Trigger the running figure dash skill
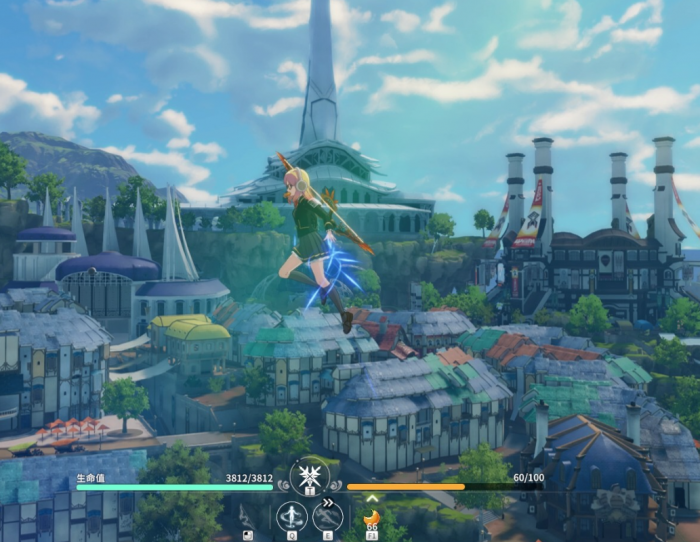This screenshot has height=542, width=700. point(327,516)
